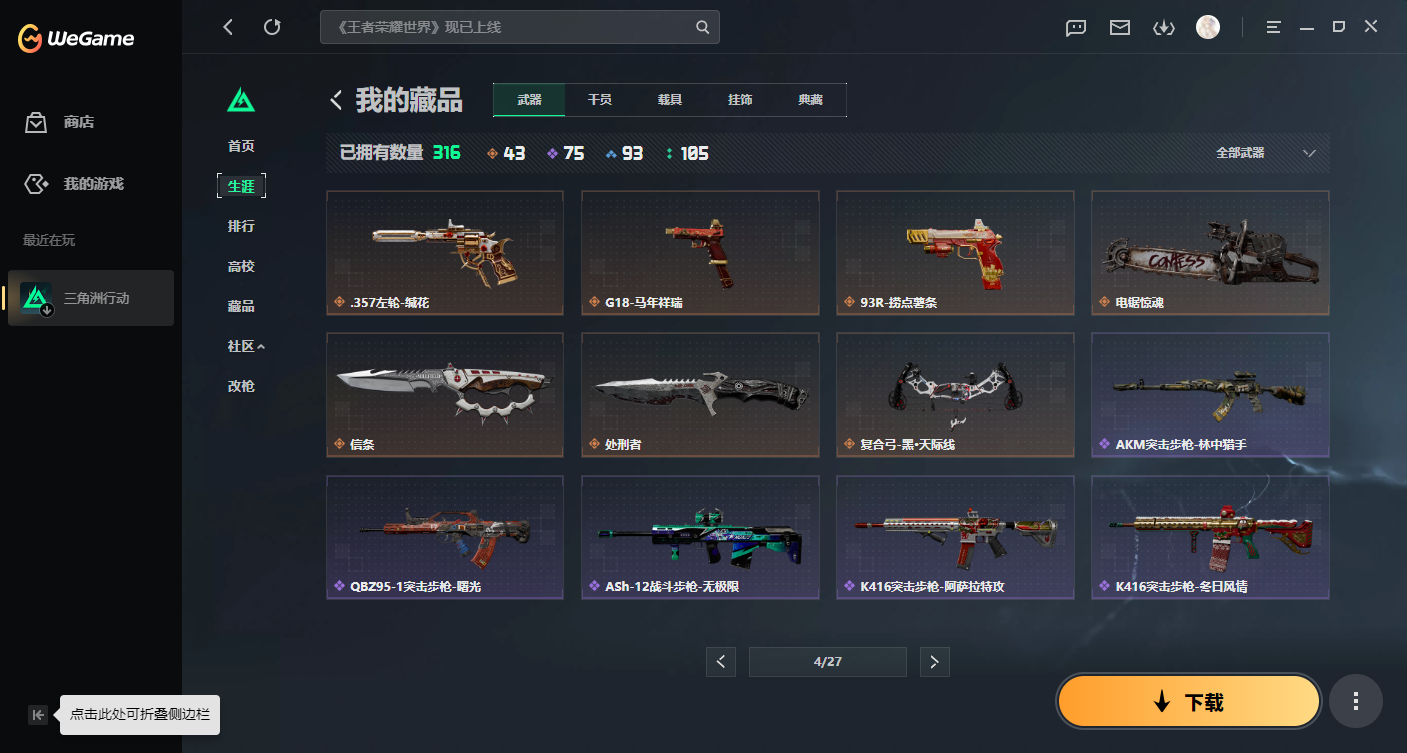
Task: Switch to the 干员 tab
Action: pyautogui.click(x=599, y=100)
